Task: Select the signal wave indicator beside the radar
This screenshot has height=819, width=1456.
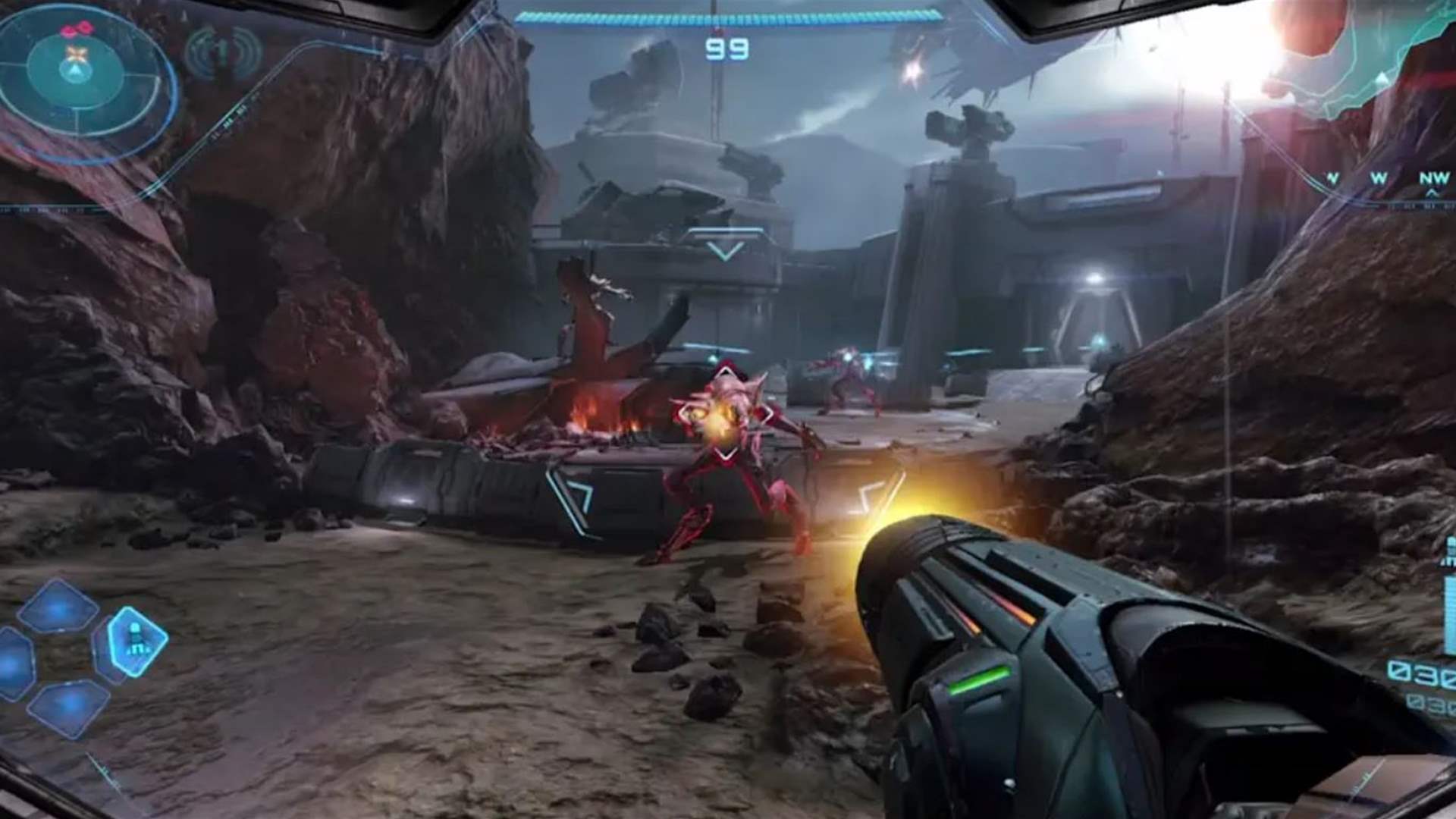Action: point(223,53)
